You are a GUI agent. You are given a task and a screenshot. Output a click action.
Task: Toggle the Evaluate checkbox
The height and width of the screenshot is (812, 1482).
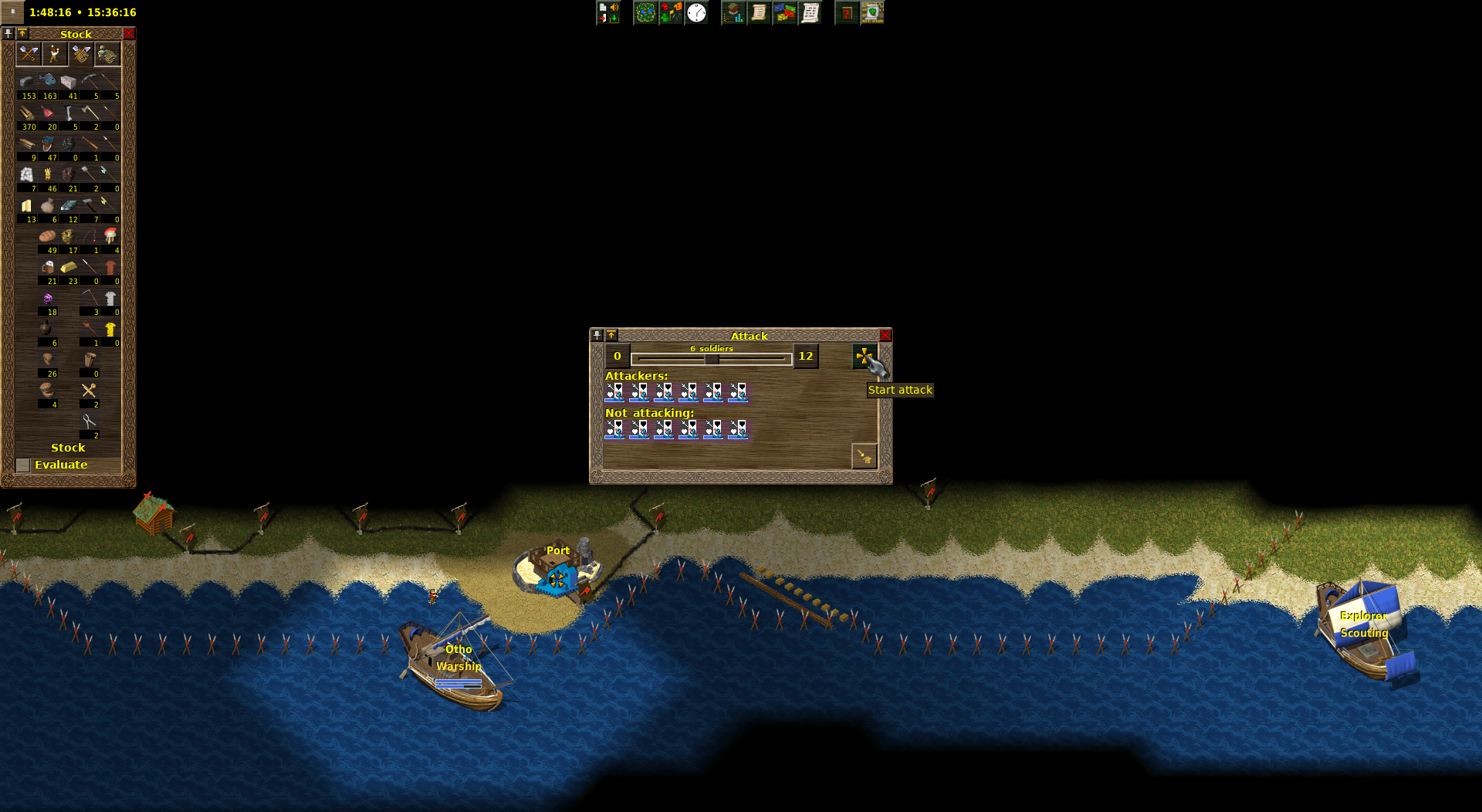click(23, 465)
